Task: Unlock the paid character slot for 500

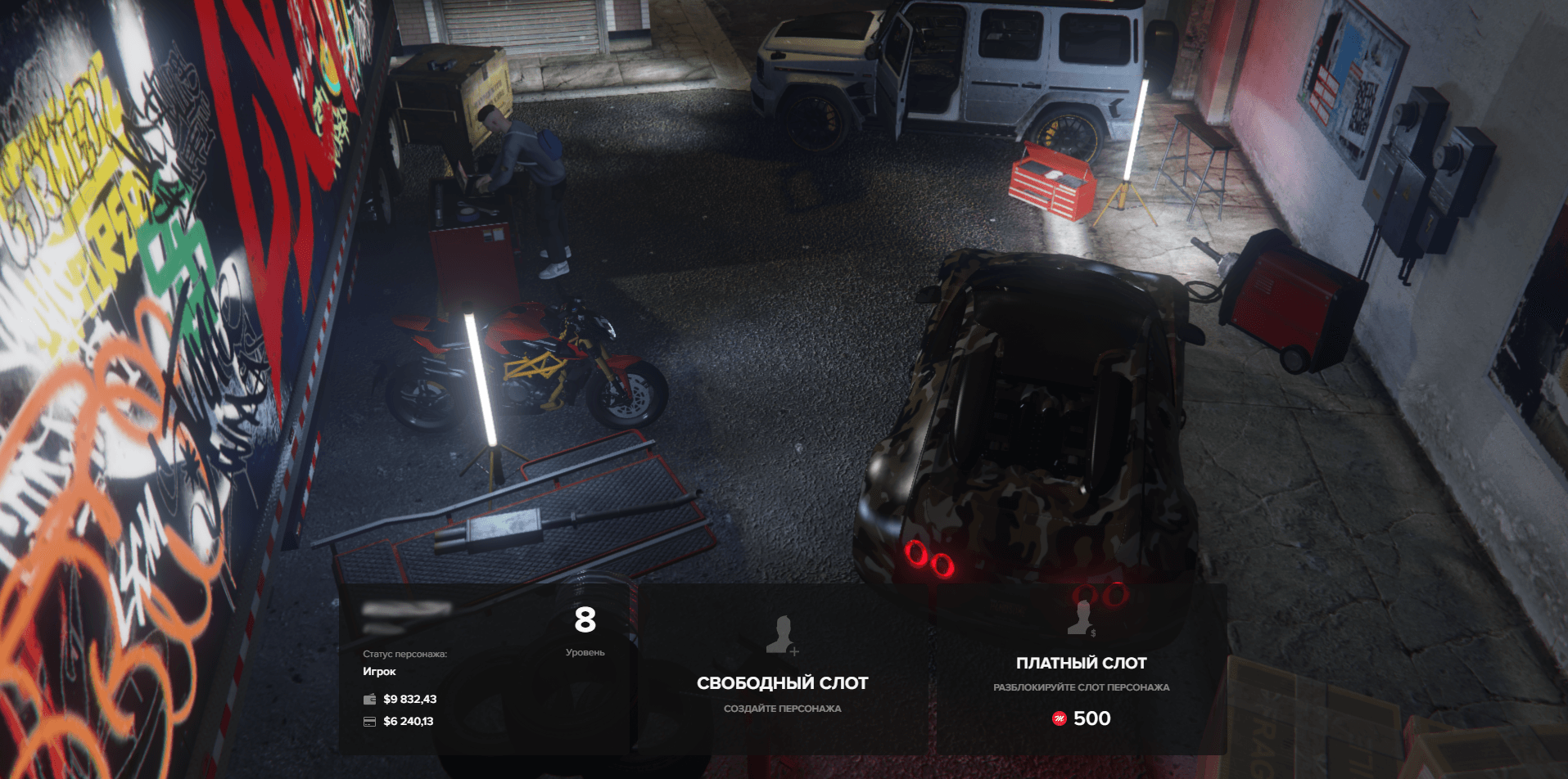Action: (x=1081, y=669)
